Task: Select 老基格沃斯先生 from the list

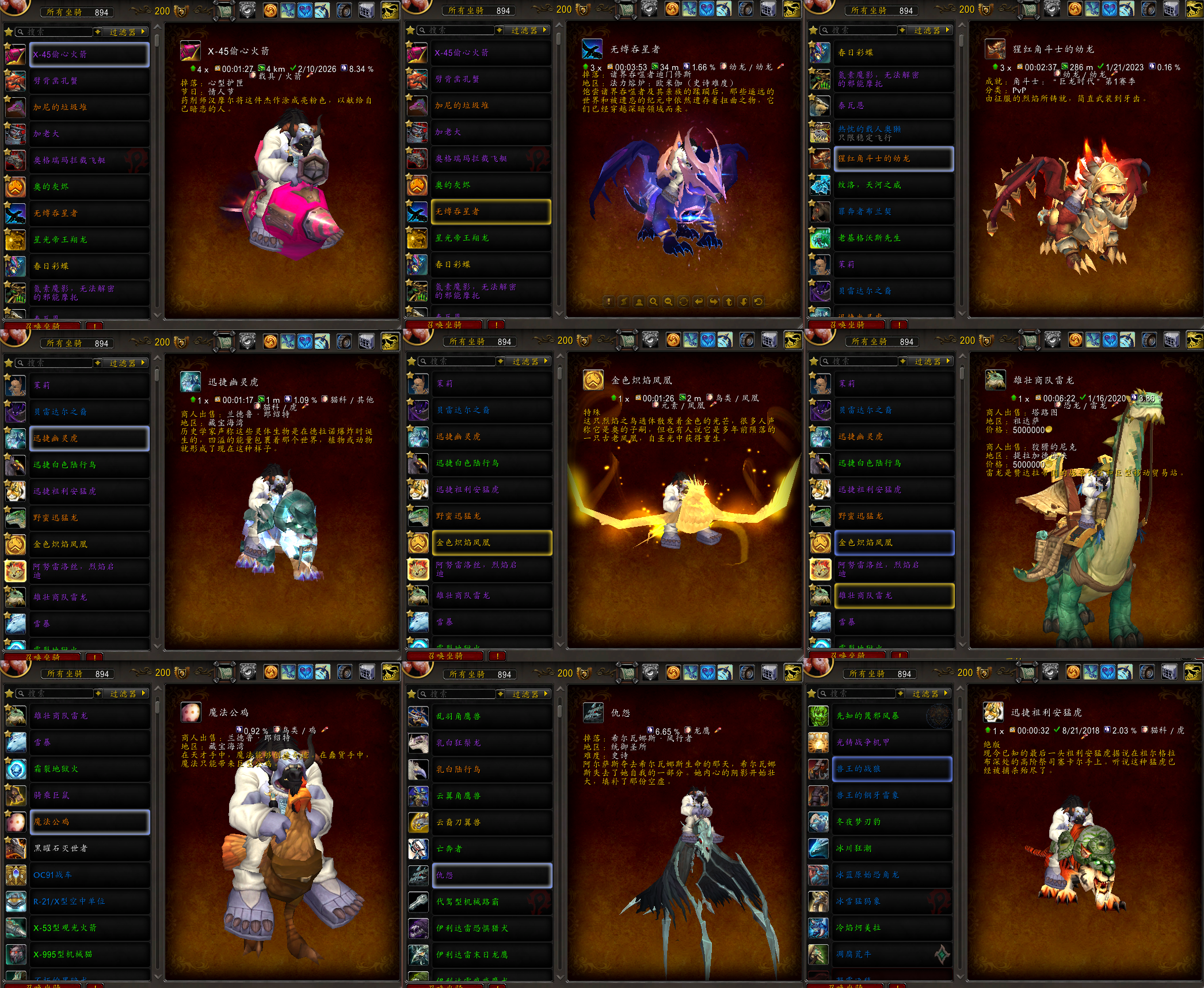Action: point(893,238)
